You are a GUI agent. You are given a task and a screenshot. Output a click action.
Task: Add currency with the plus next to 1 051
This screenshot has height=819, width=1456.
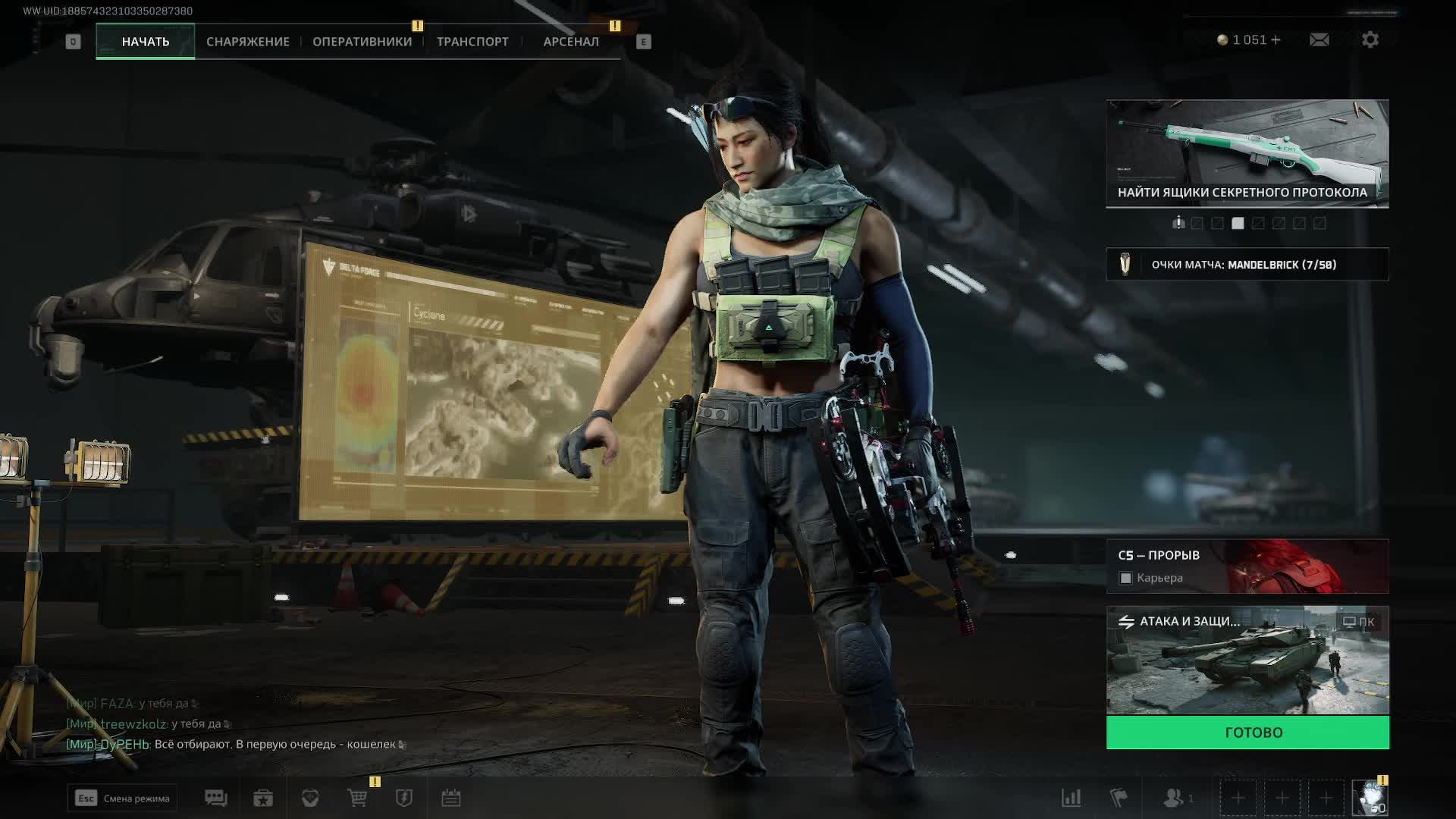click(1276, 40)
